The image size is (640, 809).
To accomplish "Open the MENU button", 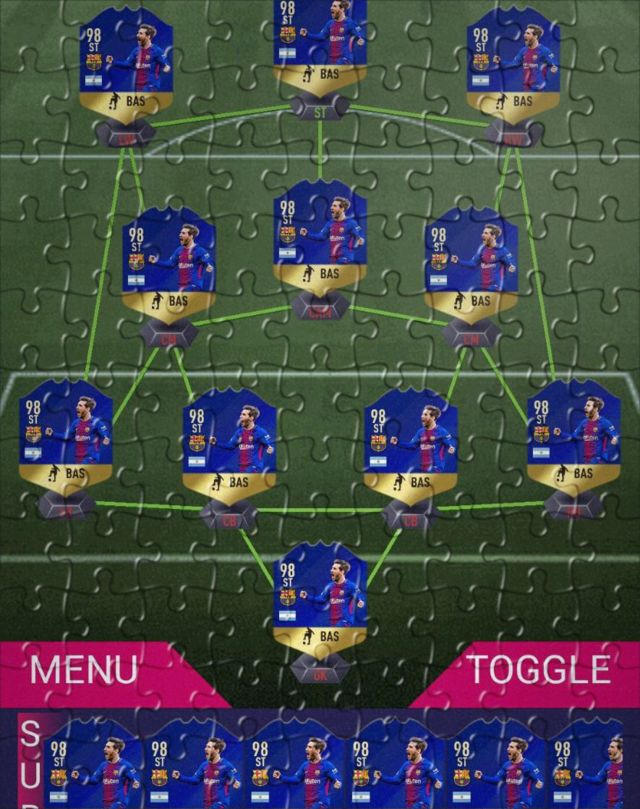I will (84, 668).
